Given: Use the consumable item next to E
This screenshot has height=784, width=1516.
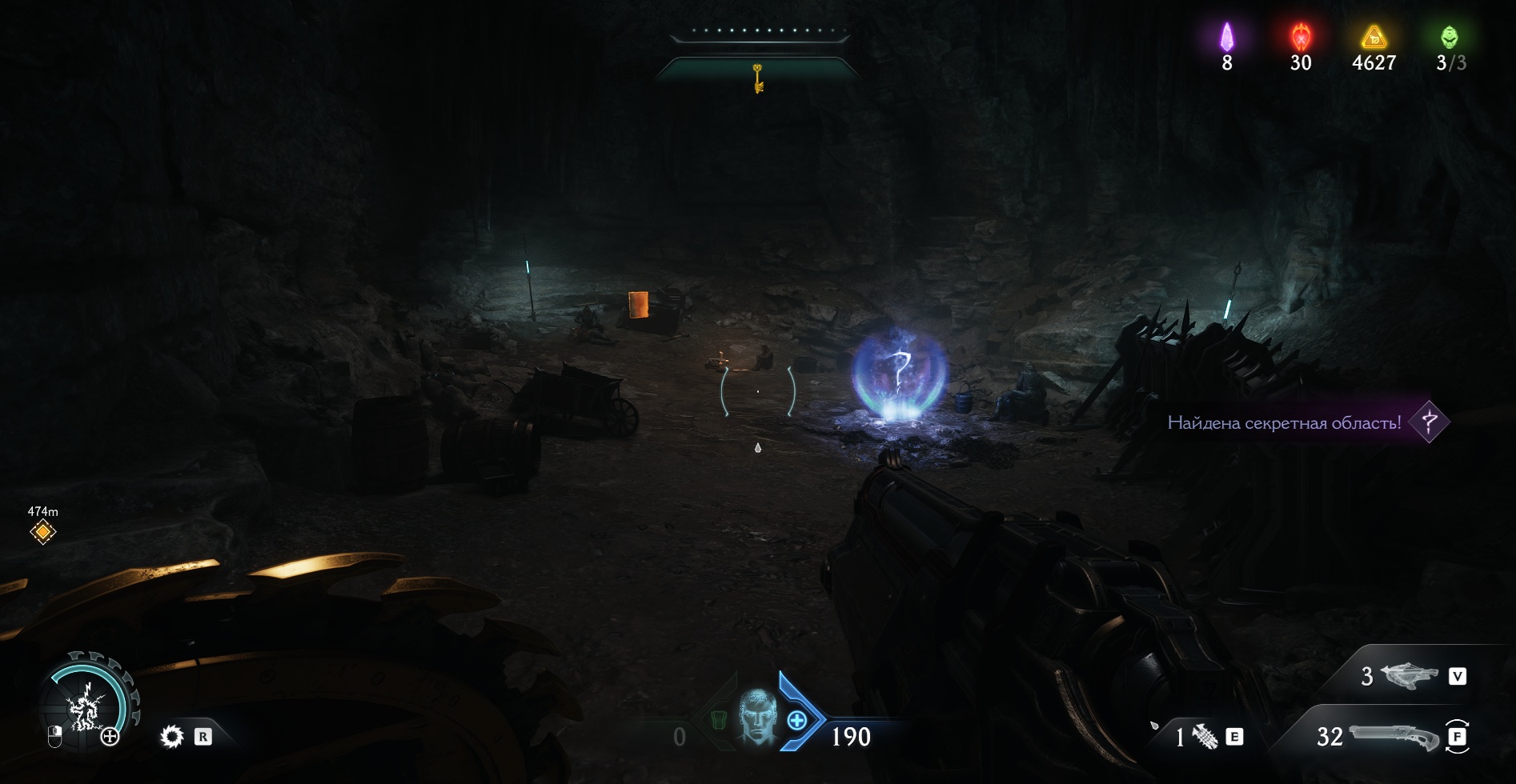Looking at the screenshot, I should (x=1204, y=737).
